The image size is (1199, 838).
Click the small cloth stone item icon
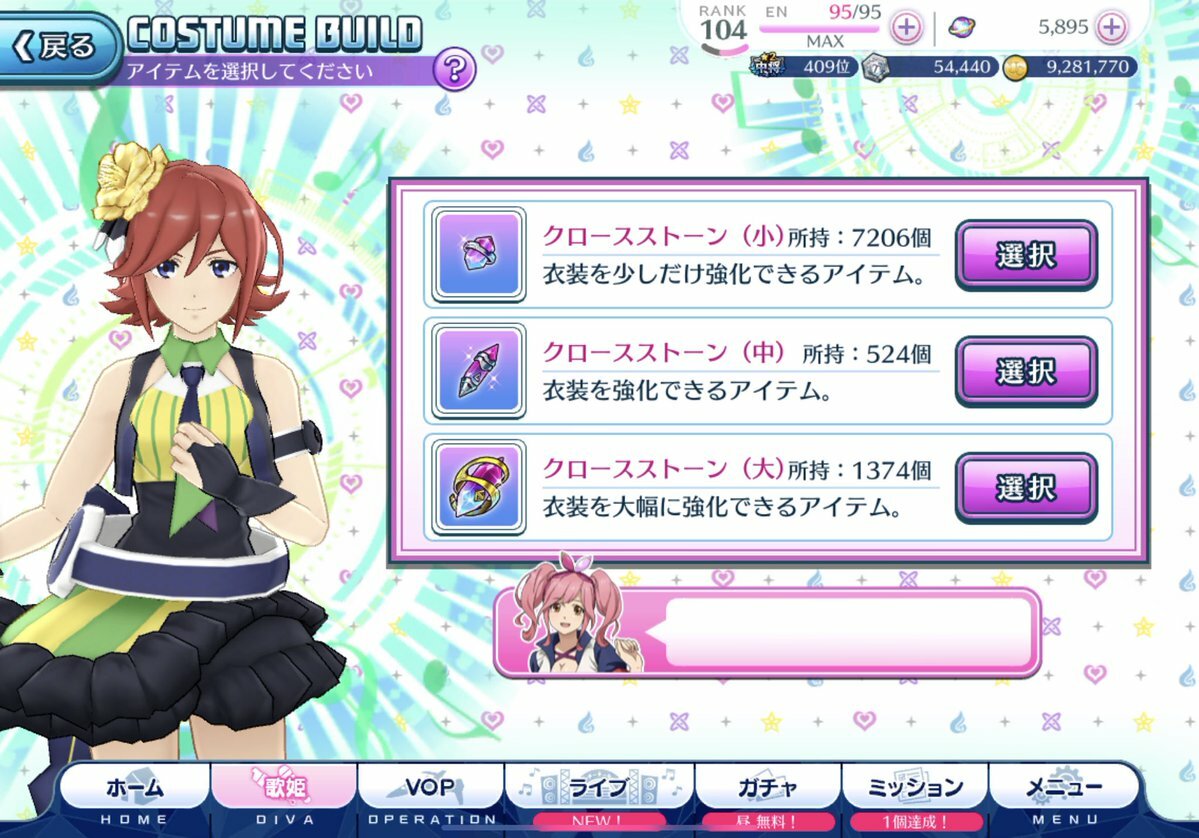coord(478,255)
